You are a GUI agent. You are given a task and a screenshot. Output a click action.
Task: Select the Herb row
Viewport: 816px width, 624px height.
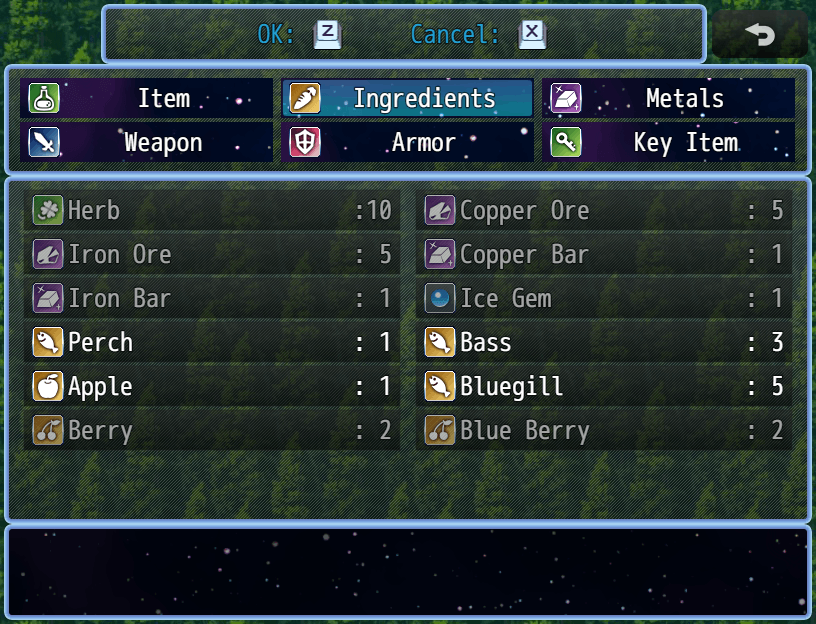(x=212, y=210)
